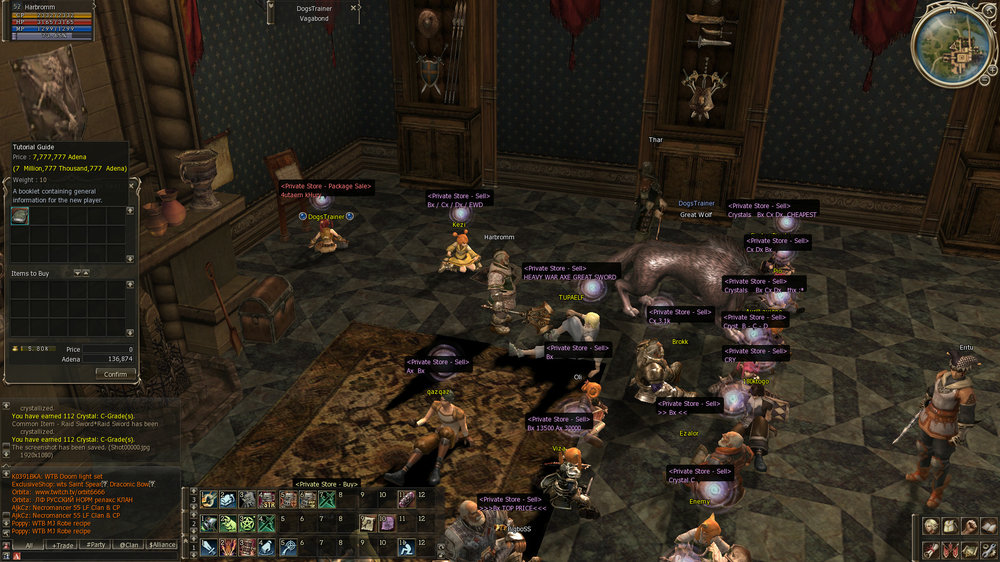Select the Tutorial Guide item slot

coord(20,216)
